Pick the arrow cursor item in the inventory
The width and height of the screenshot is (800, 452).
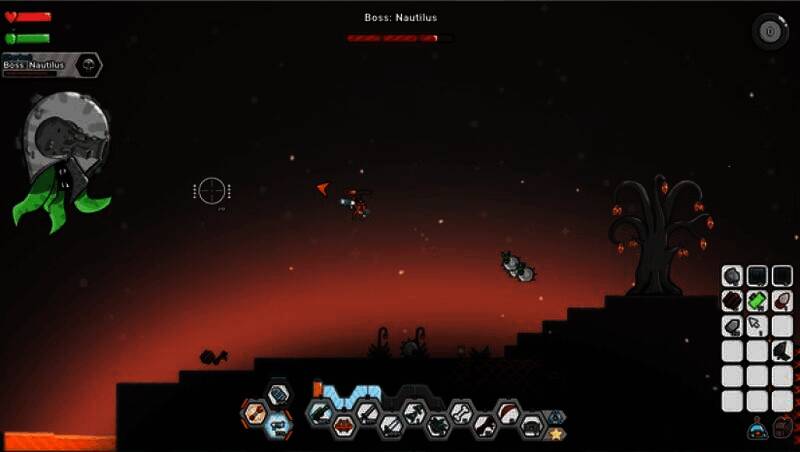point(757,325)
